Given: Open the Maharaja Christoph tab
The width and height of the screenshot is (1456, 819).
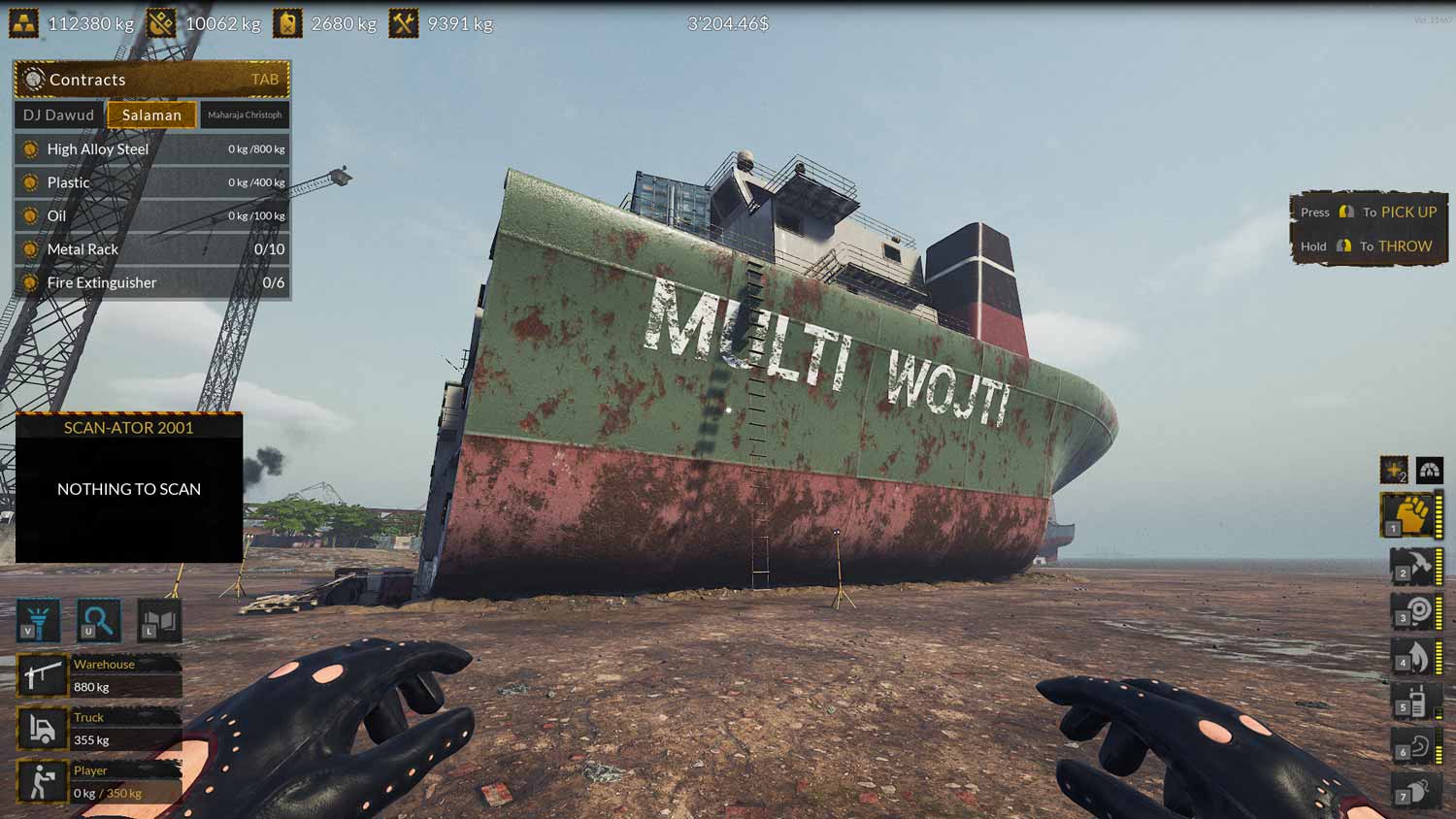Looking at the screenshot, I should point(245,115).
